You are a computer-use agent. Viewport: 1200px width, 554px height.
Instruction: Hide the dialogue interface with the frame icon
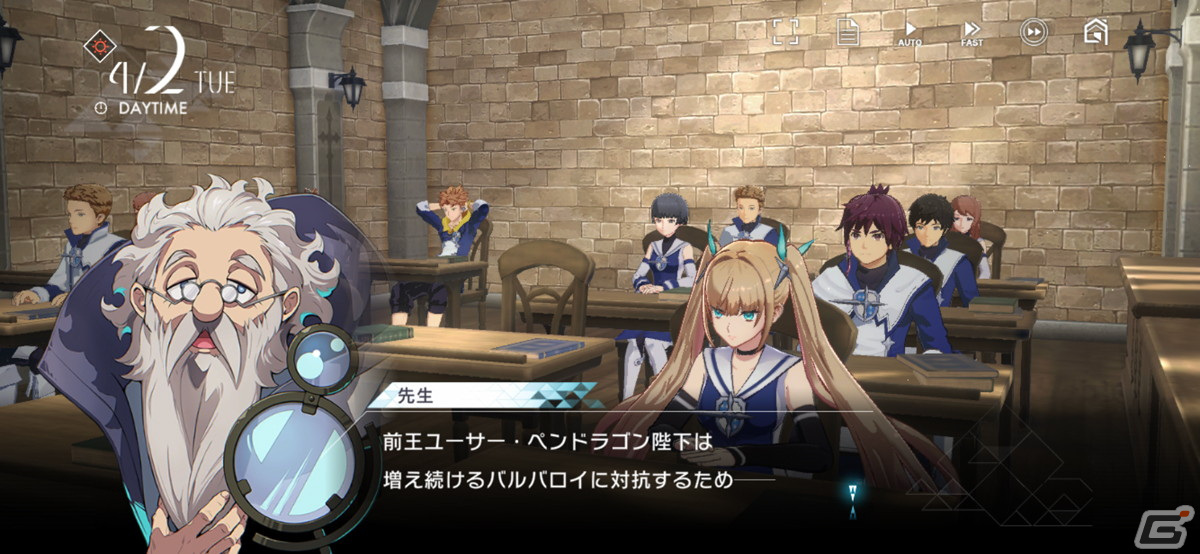click(x=786, y=32)
